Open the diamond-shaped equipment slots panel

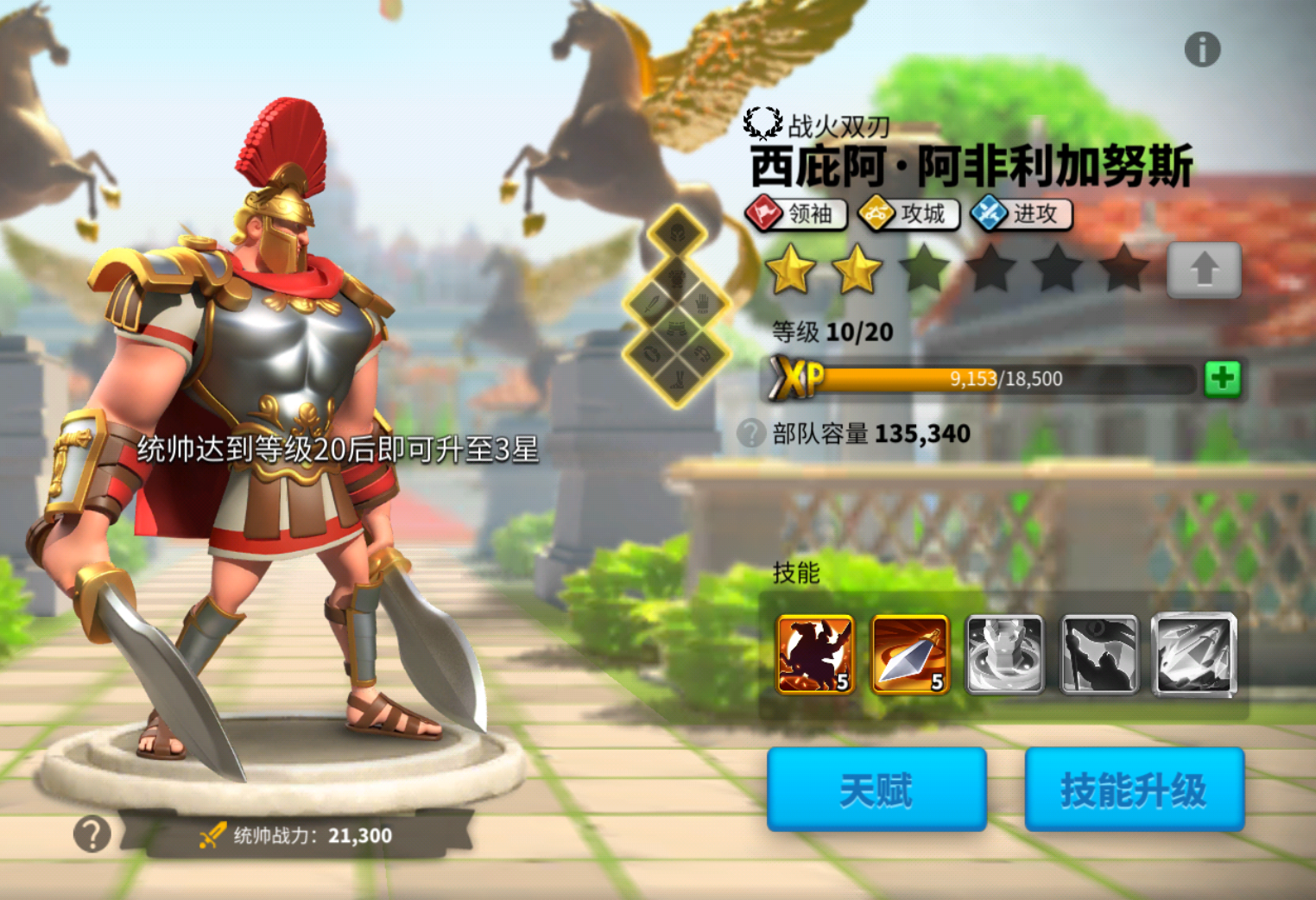(677, 307)
